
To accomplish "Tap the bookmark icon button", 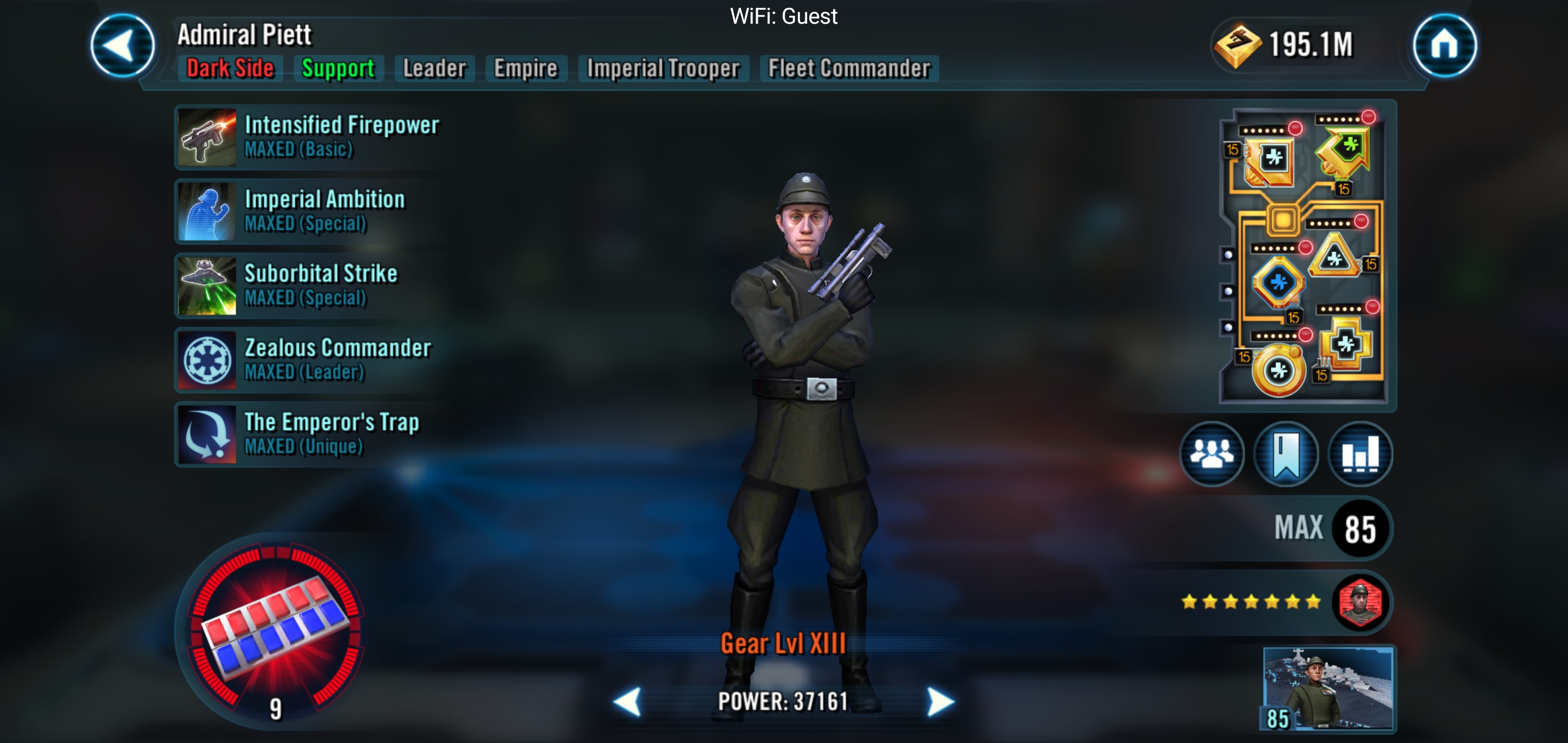I will pos(1285,454).
